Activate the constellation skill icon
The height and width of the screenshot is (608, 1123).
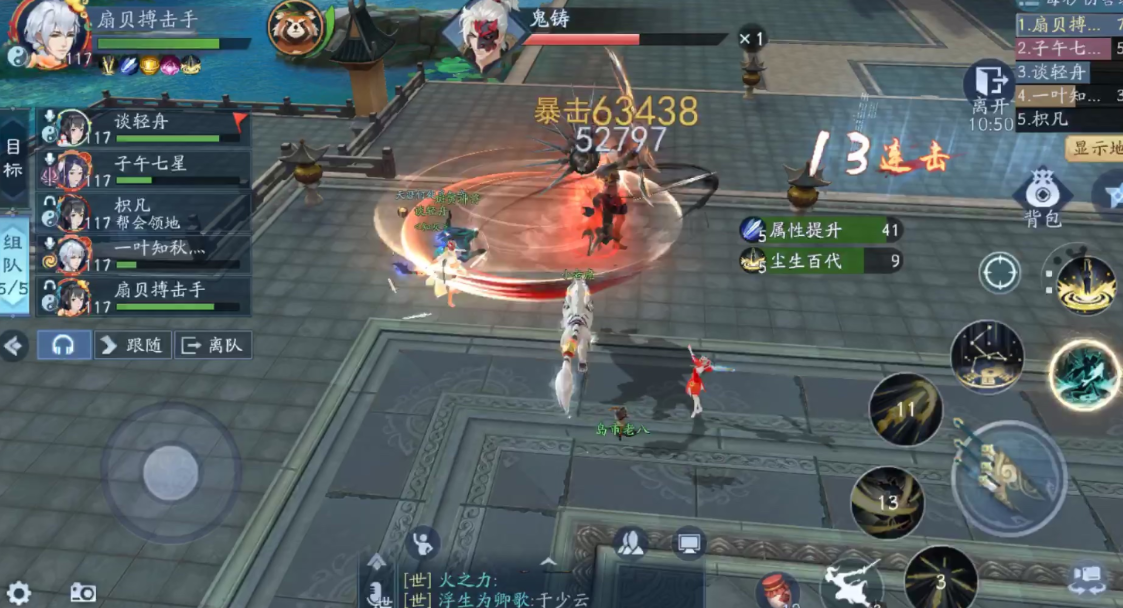(987, 357)
